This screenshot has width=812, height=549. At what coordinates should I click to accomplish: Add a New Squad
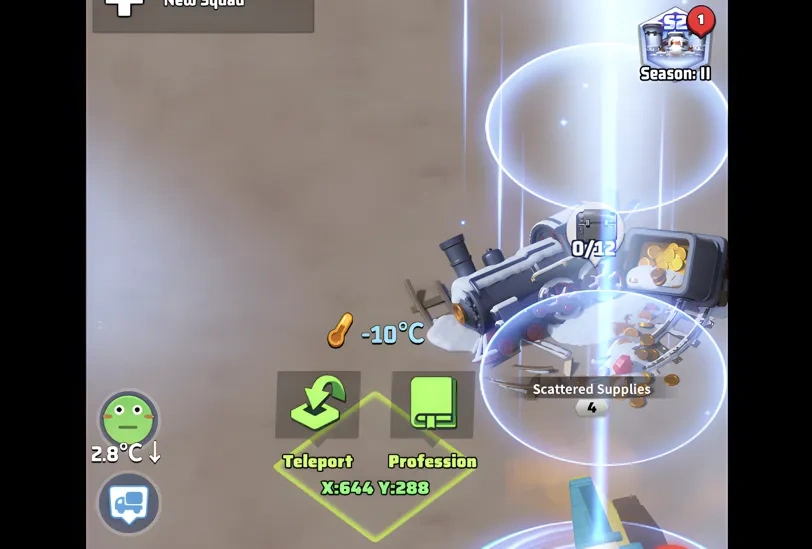tap(203, 10)
